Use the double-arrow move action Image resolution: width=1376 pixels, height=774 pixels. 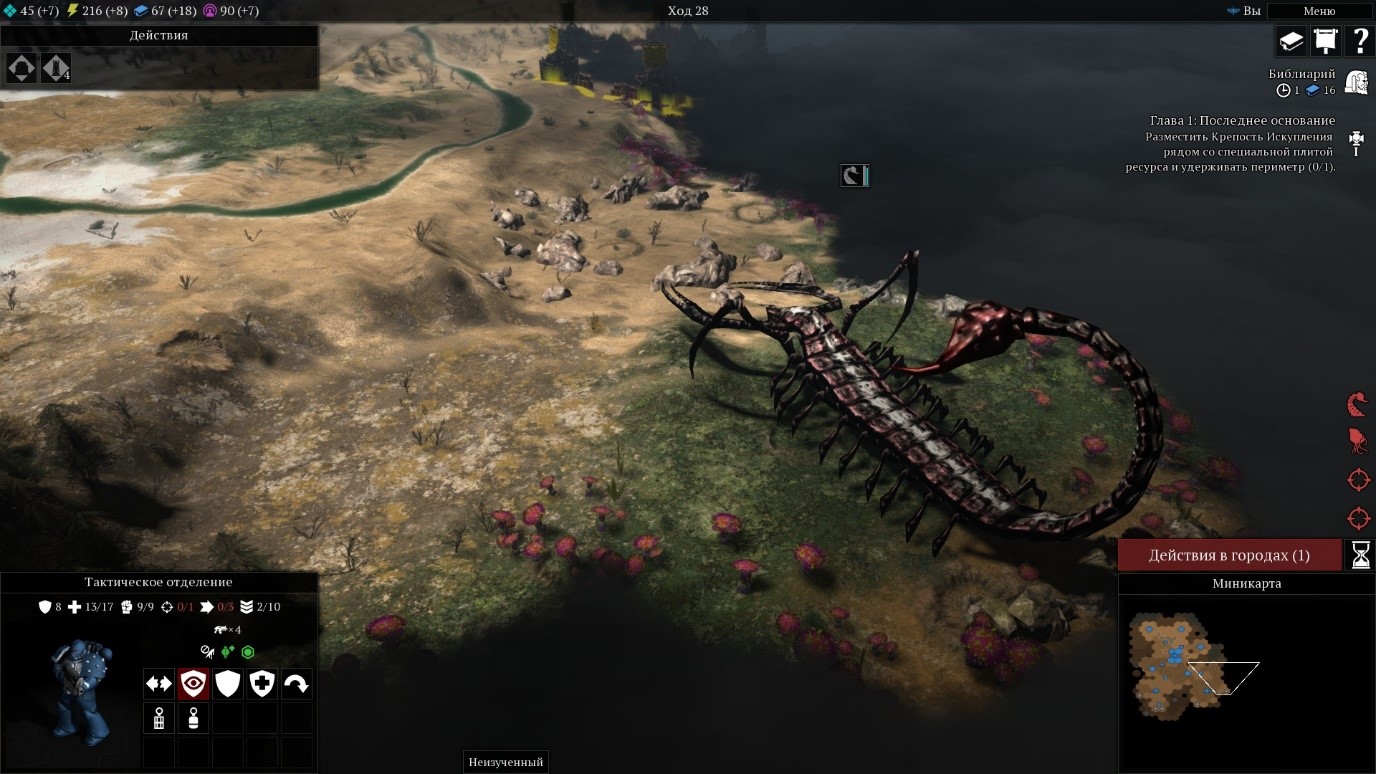pyautogui.click(x=159, y=684)
